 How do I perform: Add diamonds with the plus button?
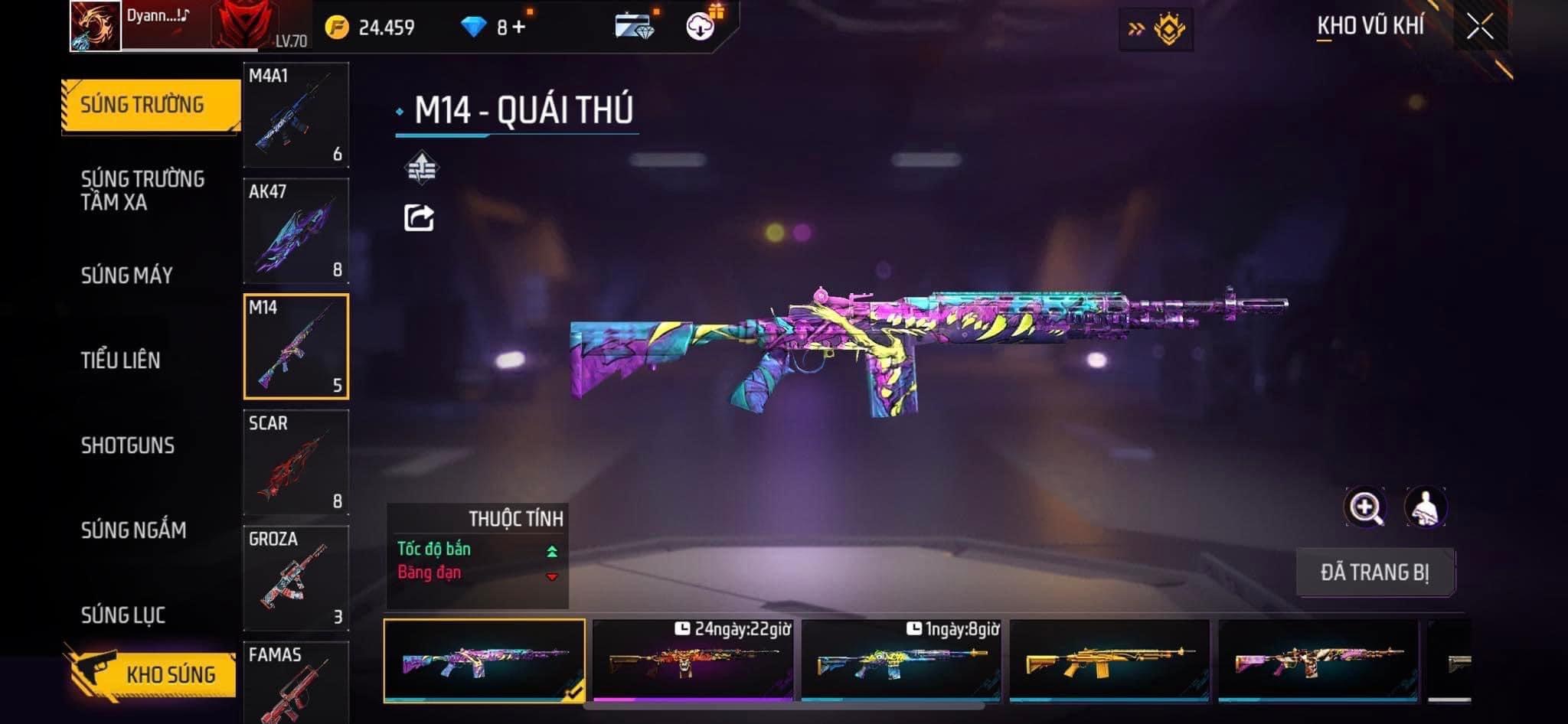[519, 28]
